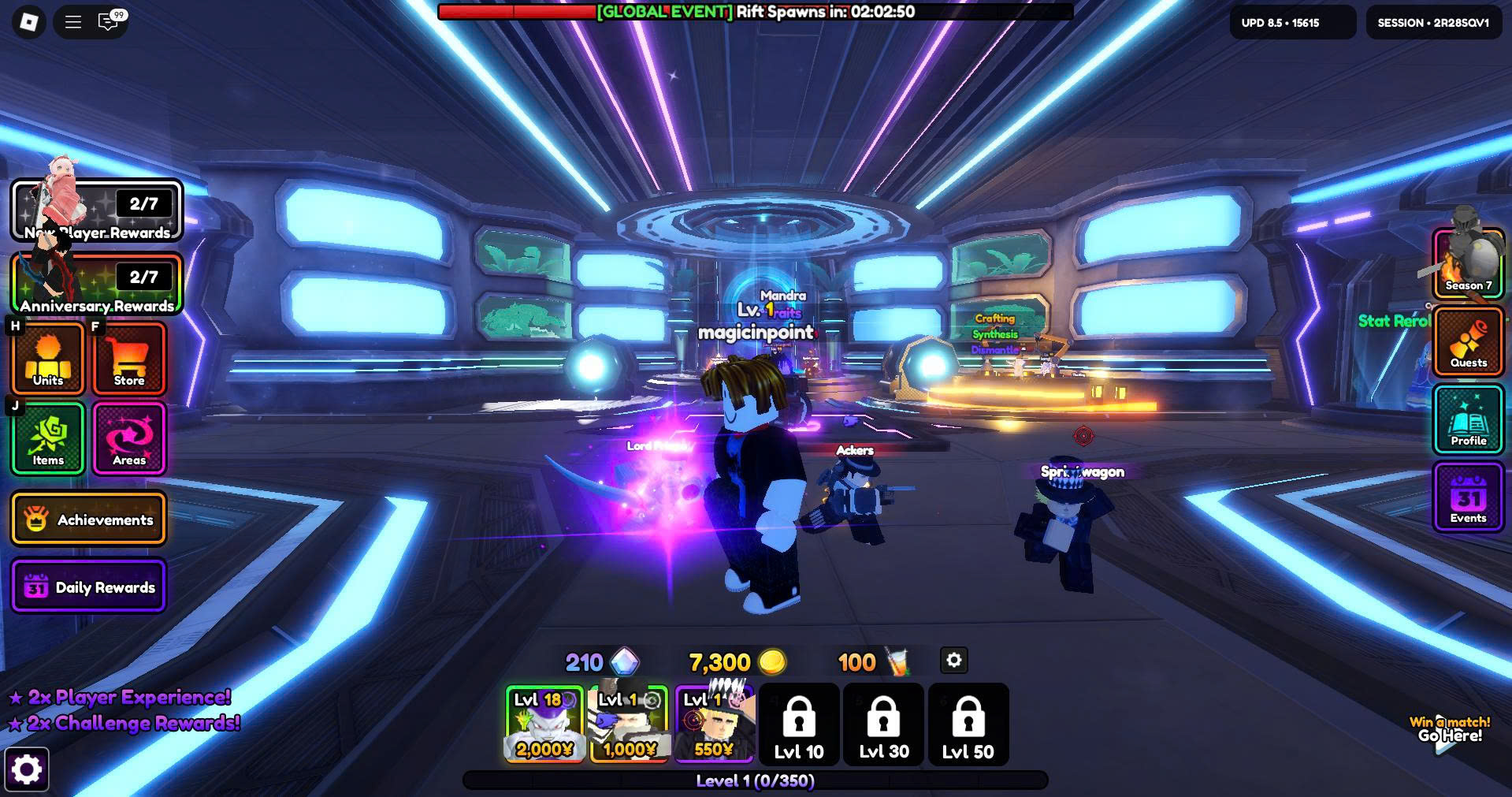Click the Roblox hamburger menu icon
This screenshot has height=797, width=1512.
click(73, 22)
